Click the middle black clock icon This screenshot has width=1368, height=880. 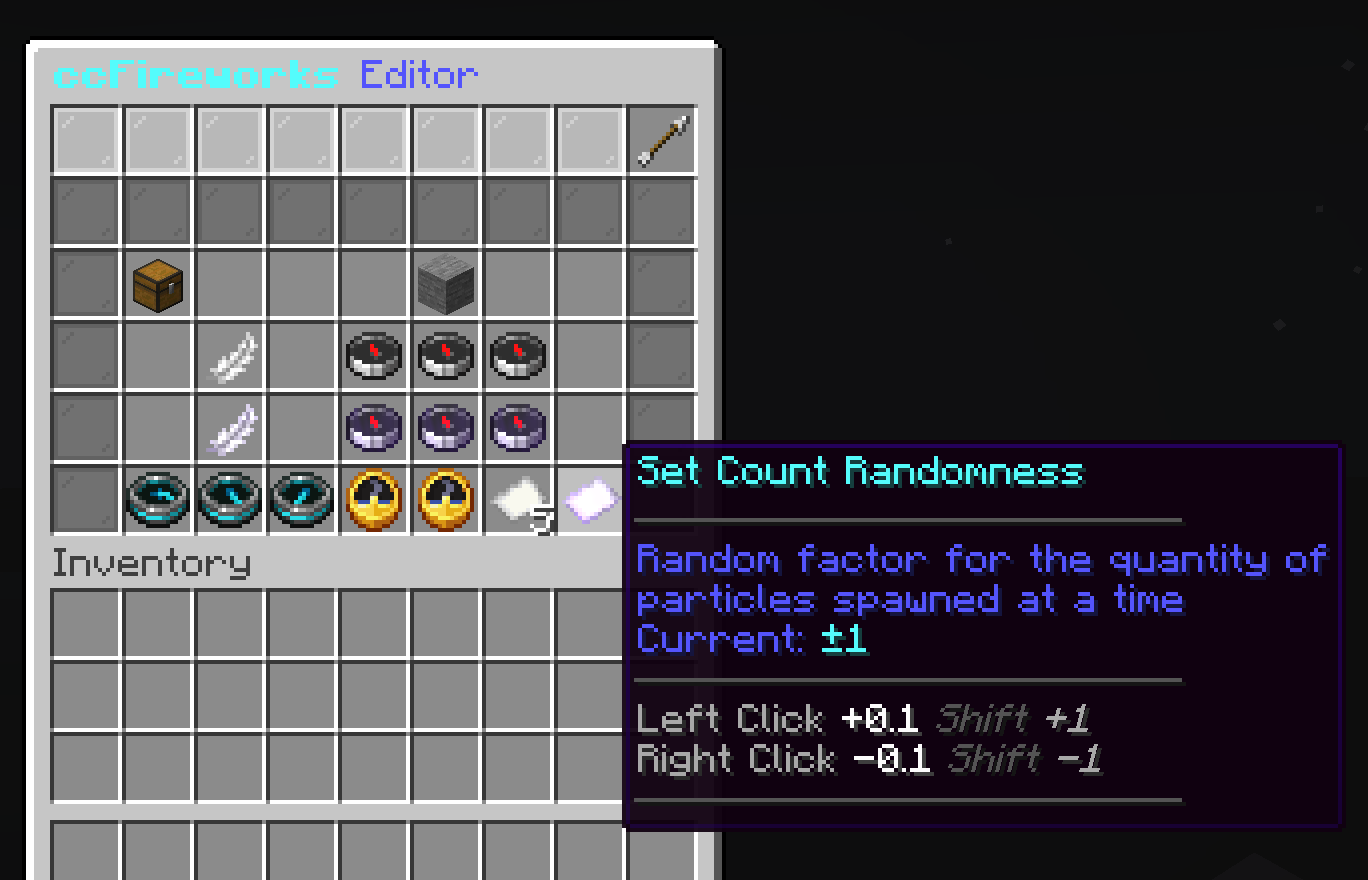(x=446, y=356)
